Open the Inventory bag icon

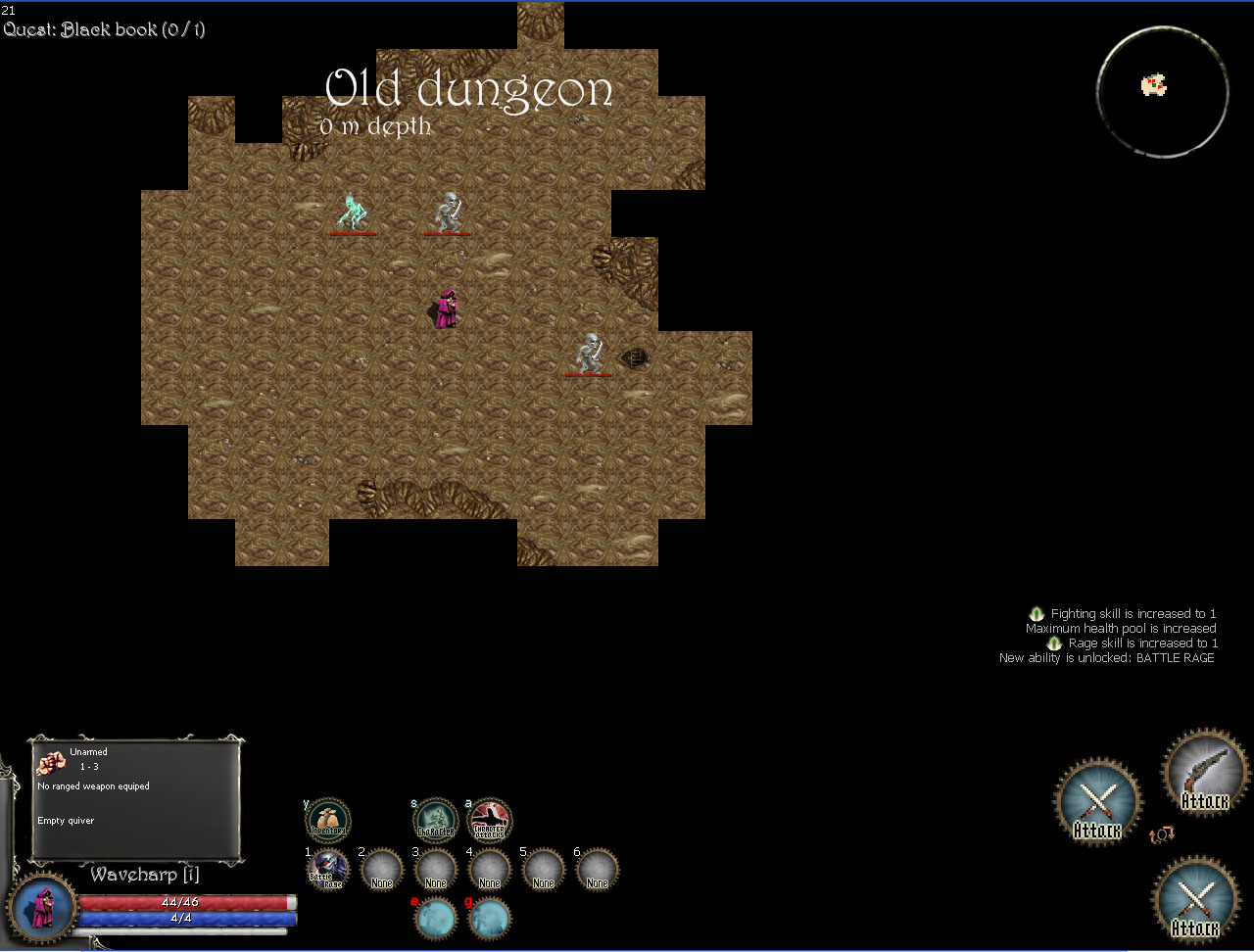point(328,821)
